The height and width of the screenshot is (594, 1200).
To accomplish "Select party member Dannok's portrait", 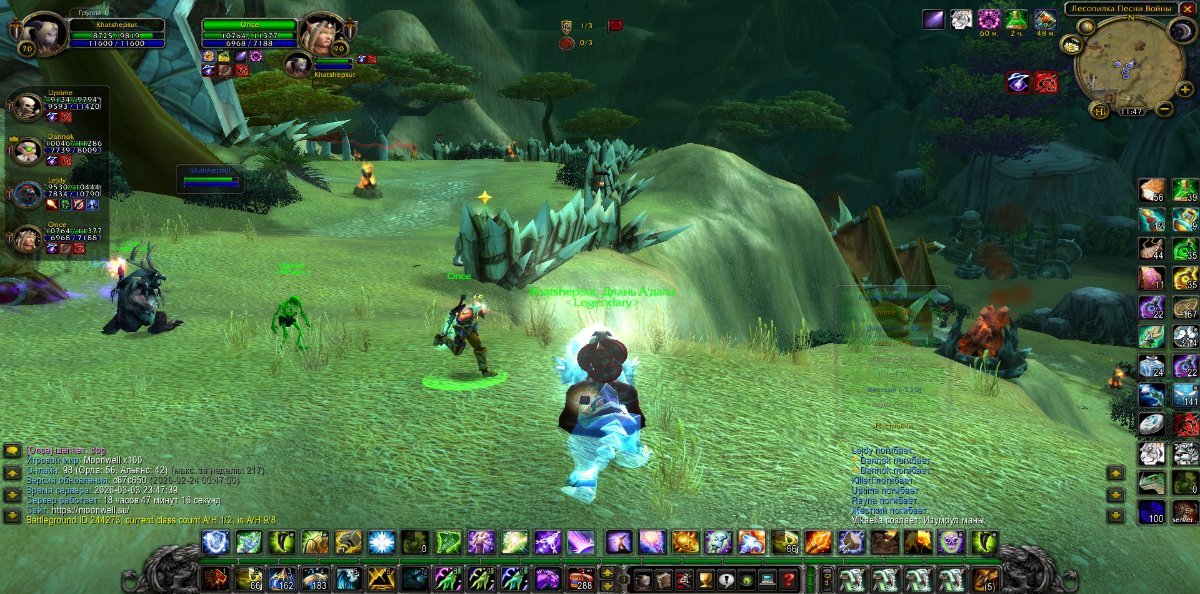I will (26, 150).
